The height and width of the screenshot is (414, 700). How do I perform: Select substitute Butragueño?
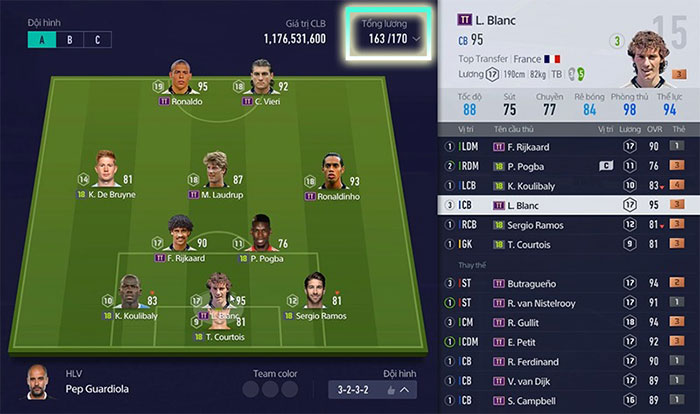(x=567, y=283)
